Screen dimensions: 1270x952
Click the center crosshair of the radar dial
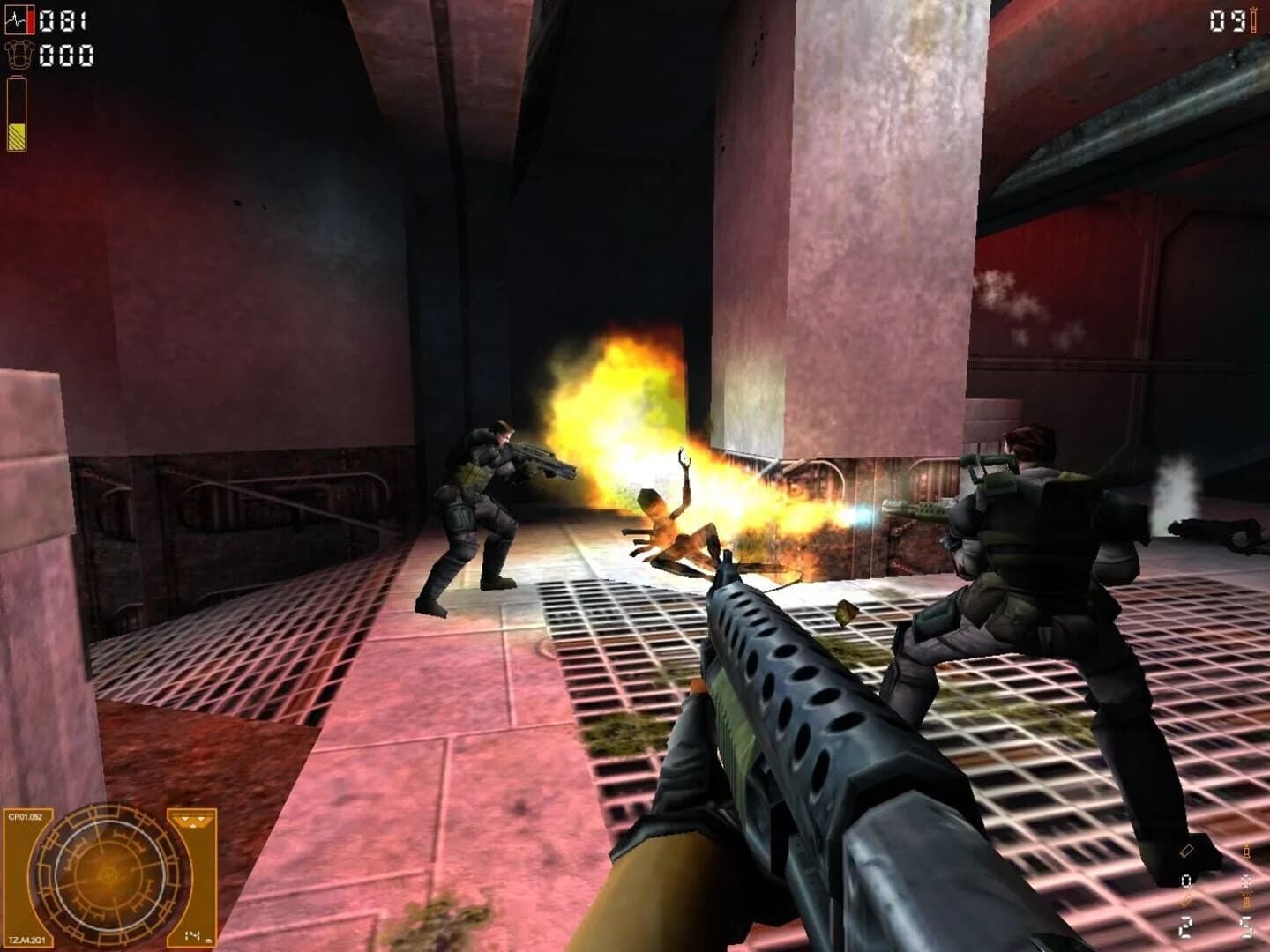tap(108, 874)
